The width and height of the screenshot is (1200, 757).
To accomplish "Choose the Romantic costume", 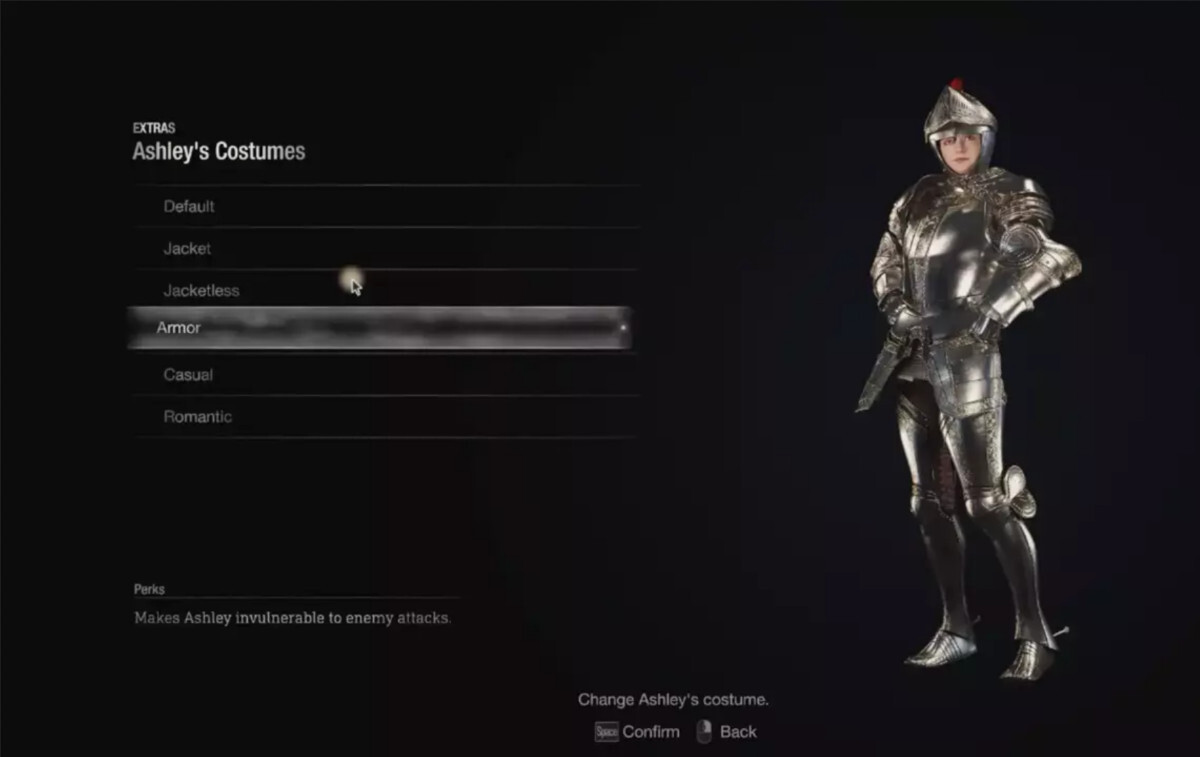I will (x=198, y=417).
